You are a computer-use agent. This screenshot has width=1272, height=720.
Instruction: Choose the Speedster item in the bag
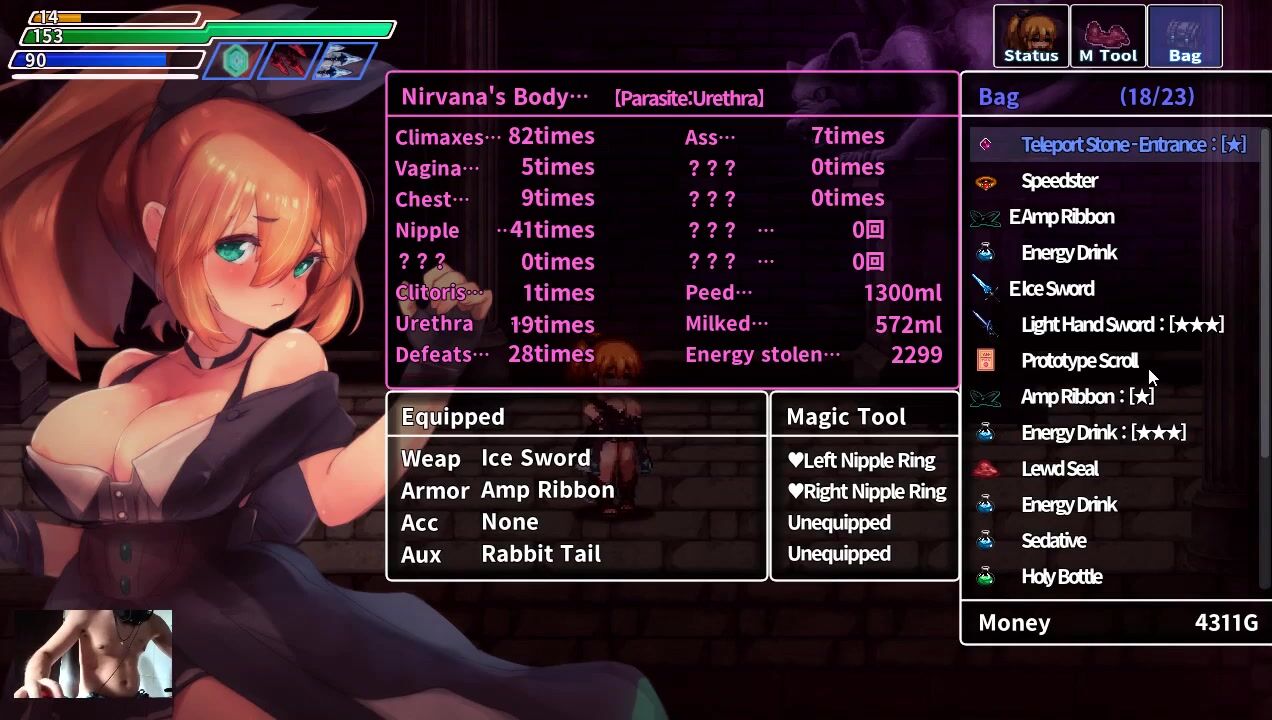click(x=1059, y=181)
